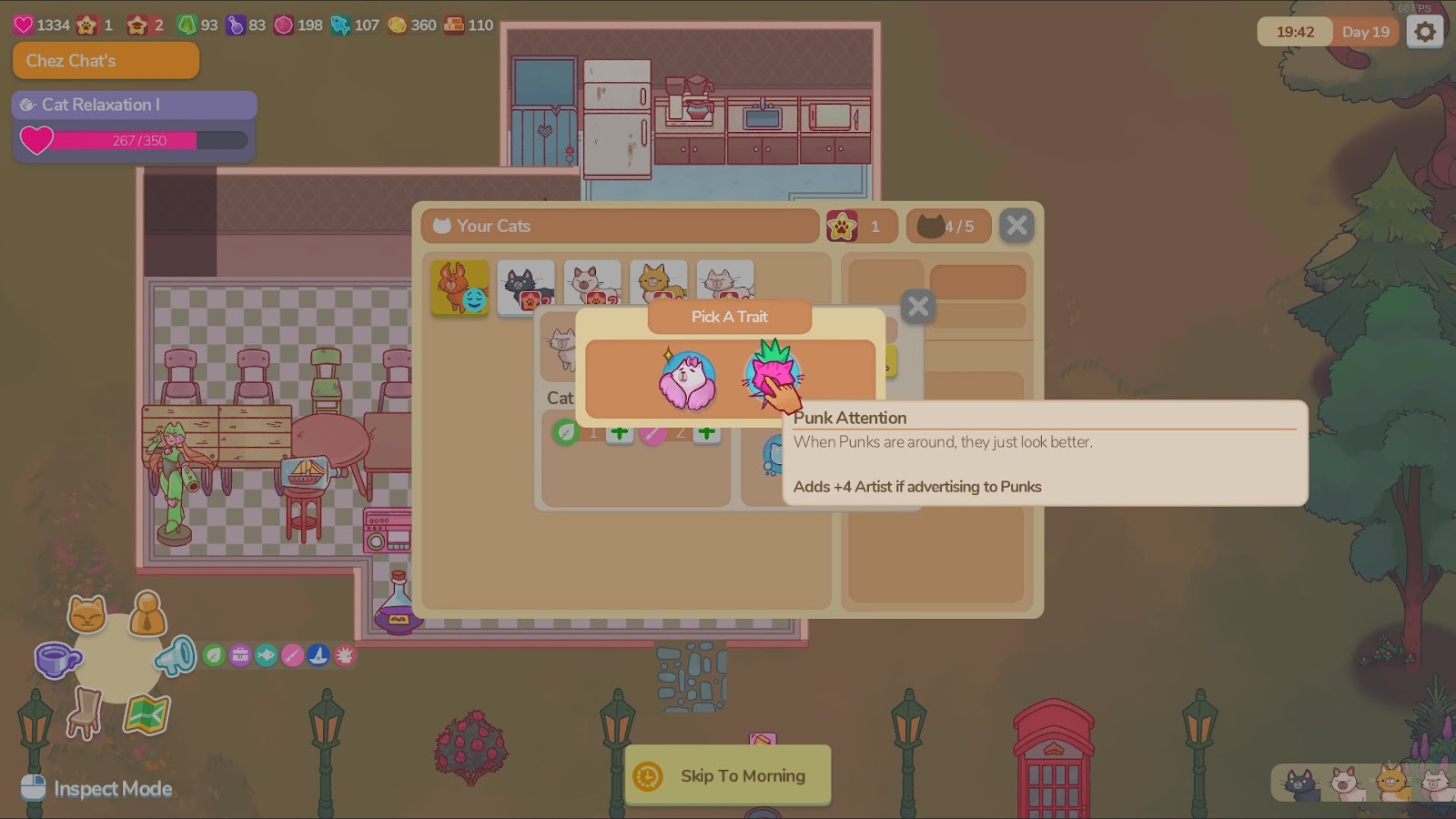Open the settings gear
1456x819 pixels.
pos(1424,32)
